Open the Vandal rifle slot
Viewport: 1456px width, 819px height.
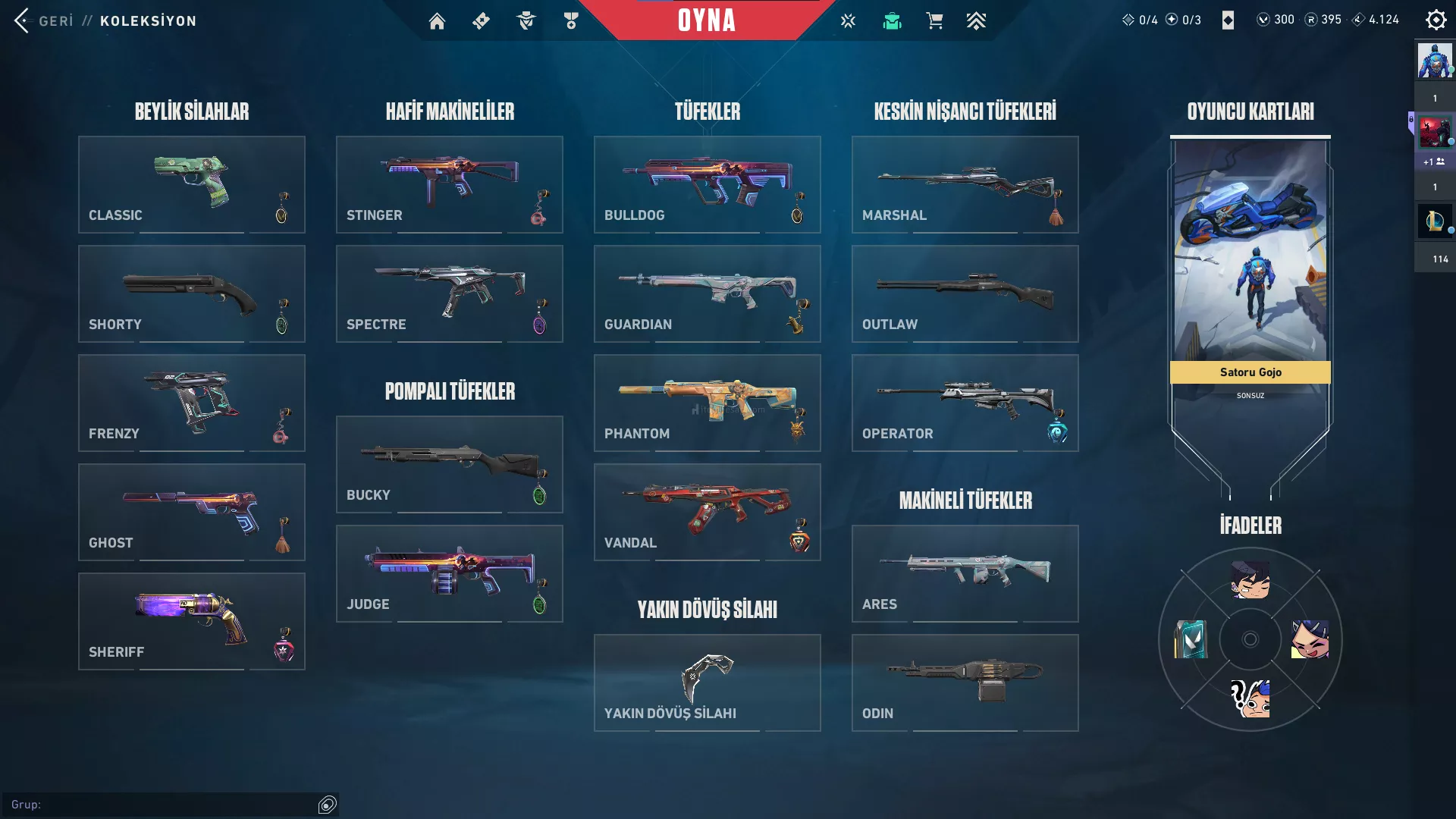tap(707, 512)
